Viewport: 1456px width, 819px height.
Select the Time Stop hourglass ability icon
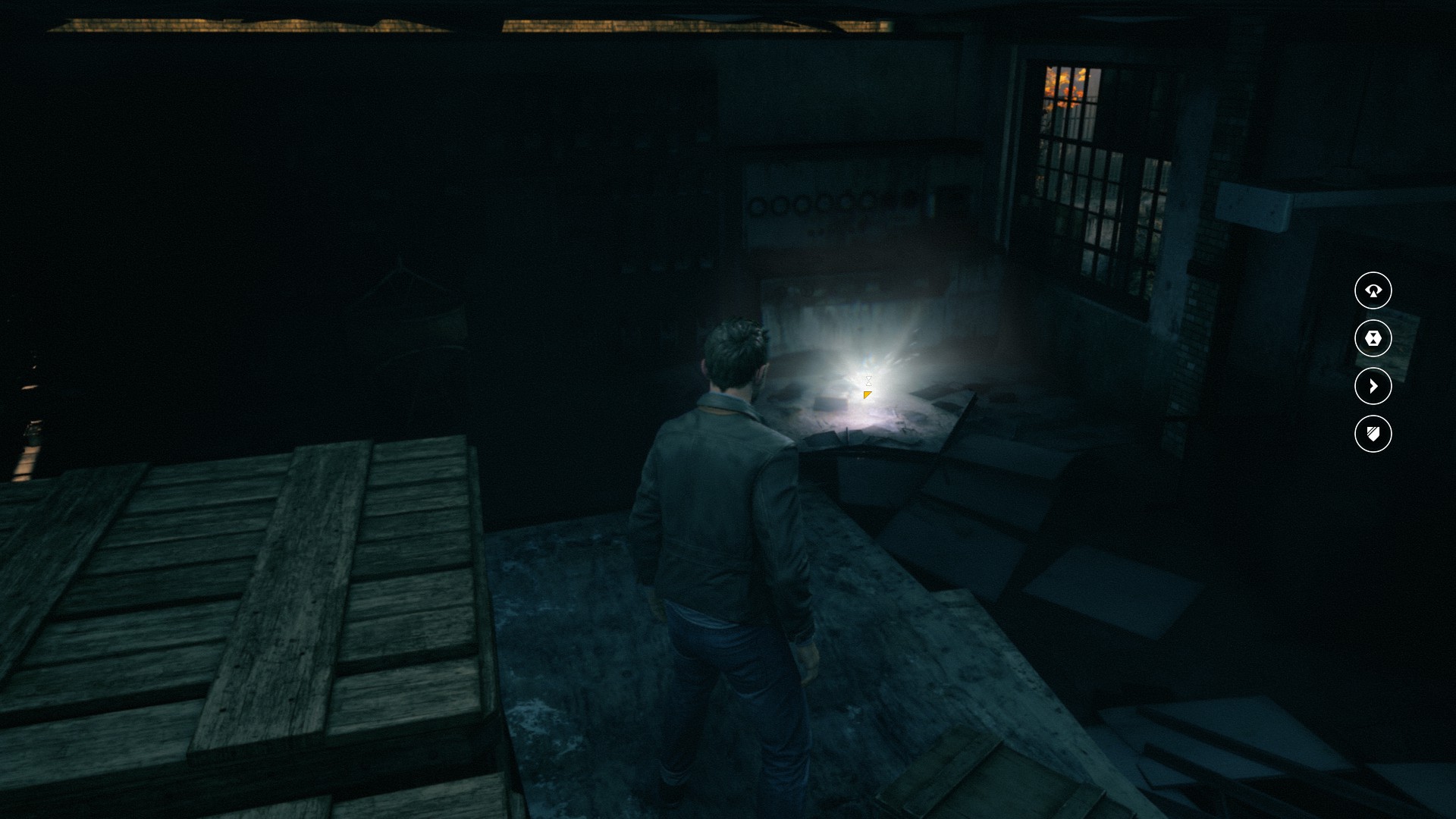point(1373,338)
